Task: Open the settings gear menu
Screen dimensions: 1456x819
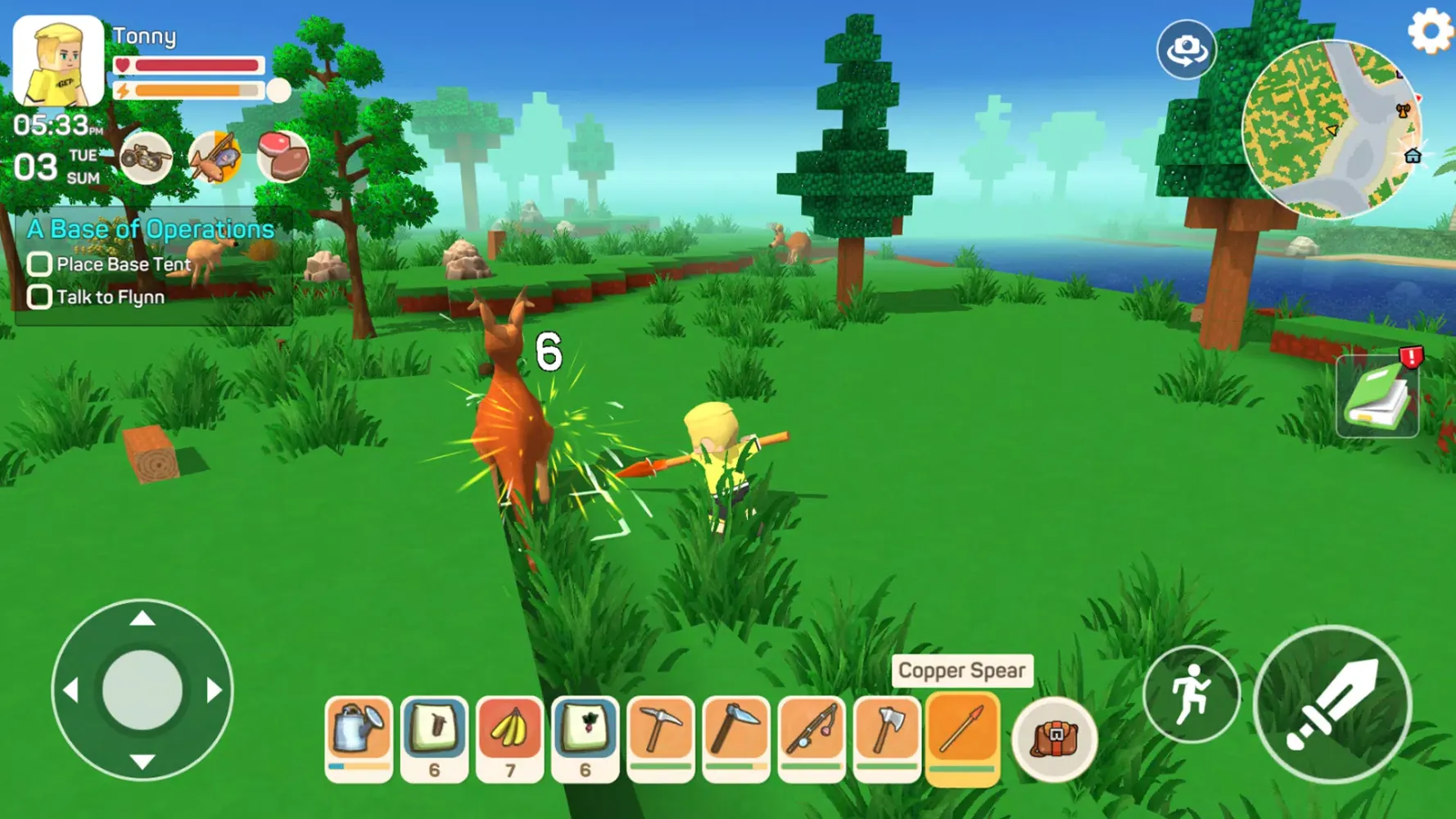Action: 1430,31
